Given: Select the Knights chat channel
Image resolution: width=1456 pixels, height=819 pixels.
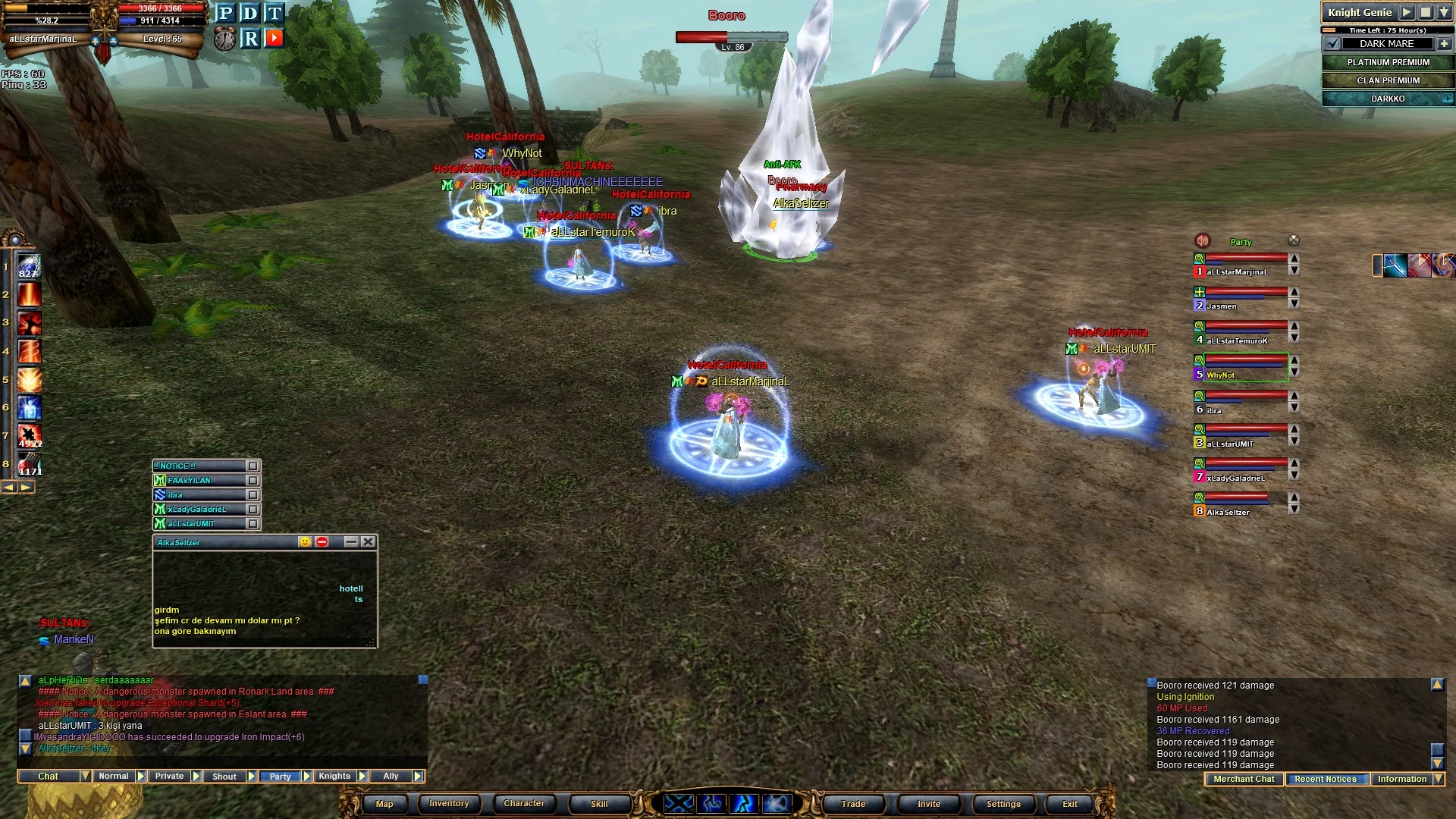Looking at the screenshot, I should click(x=334, y=777).
